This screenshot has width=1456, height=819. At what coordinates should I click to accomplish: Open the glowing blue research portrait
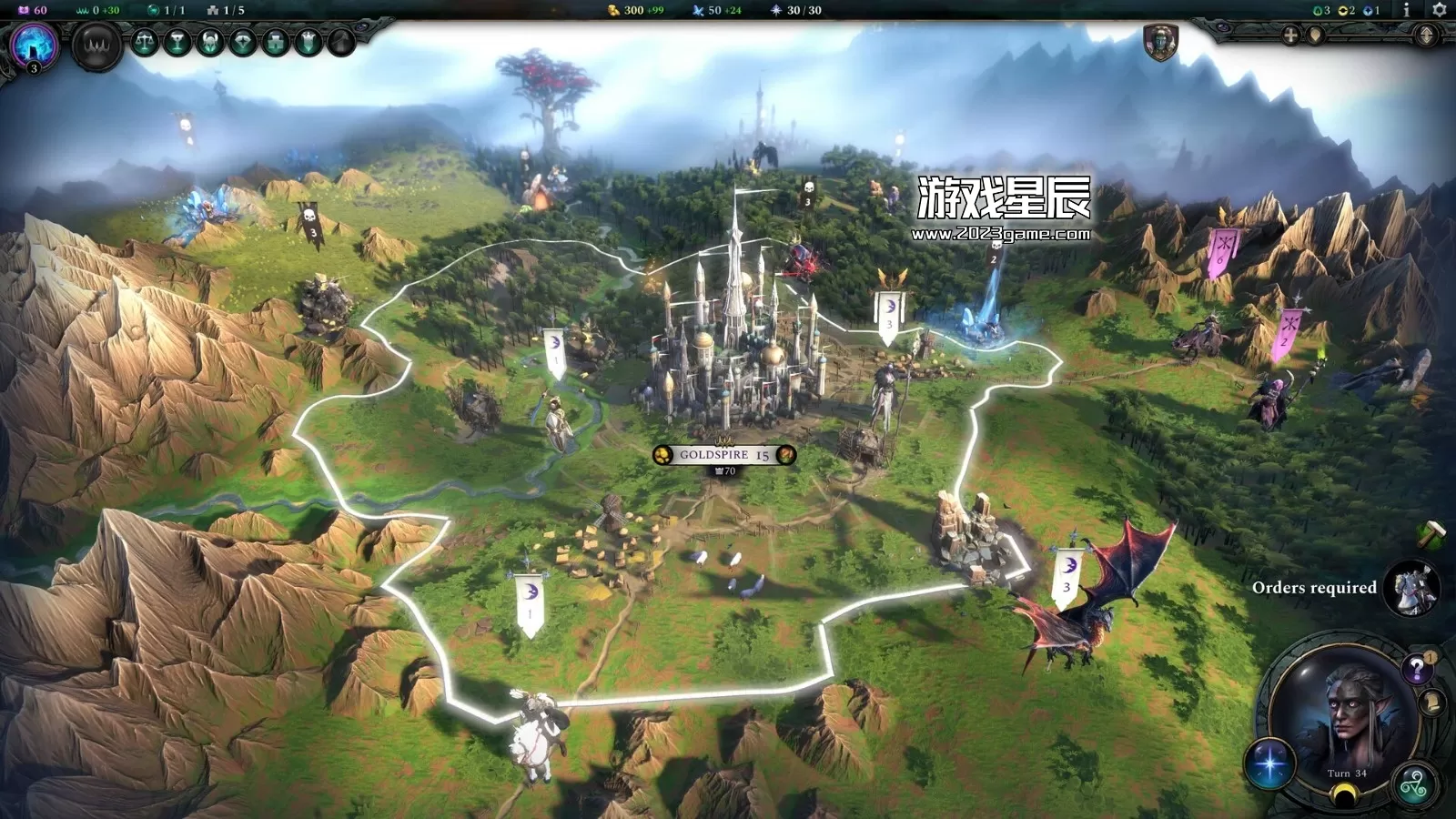click(x=34, y=45)
